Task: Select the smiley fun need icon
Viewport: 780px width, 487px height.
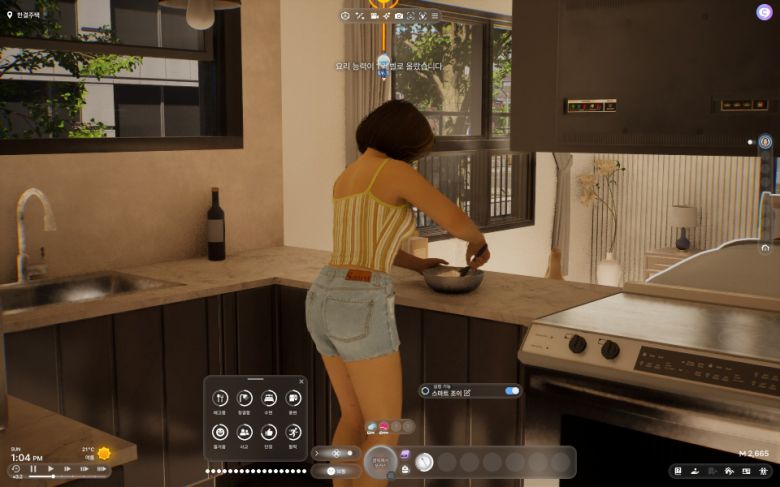Action: pos(220,432)
